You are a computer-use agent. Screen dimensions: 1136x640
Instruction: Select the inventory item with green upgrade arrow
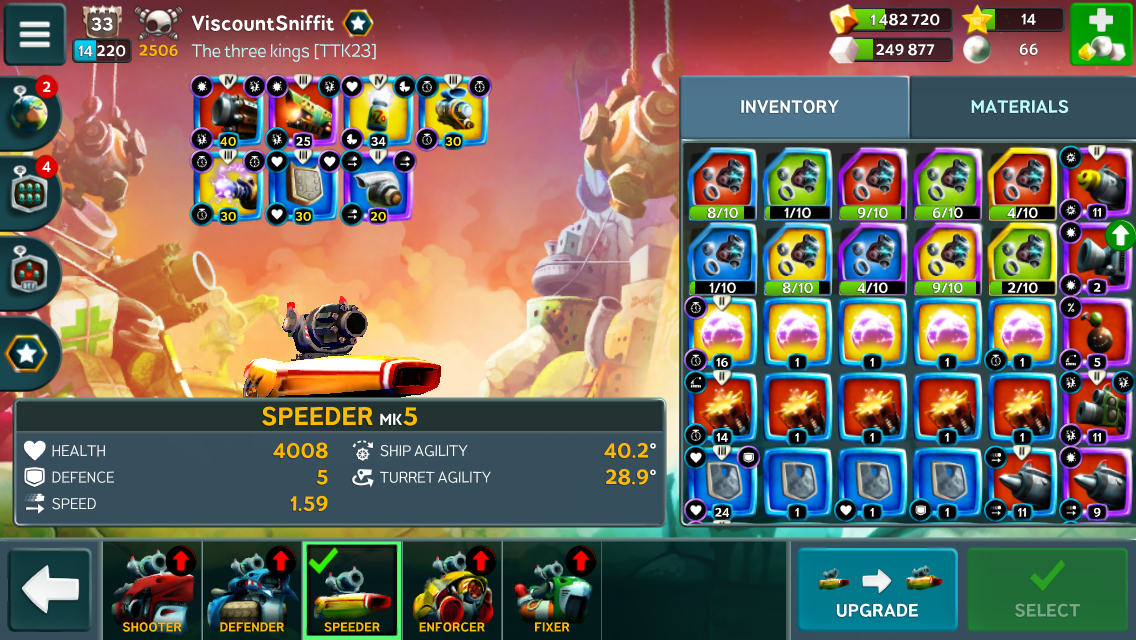pyautogui.click(x=1097, y=259)
